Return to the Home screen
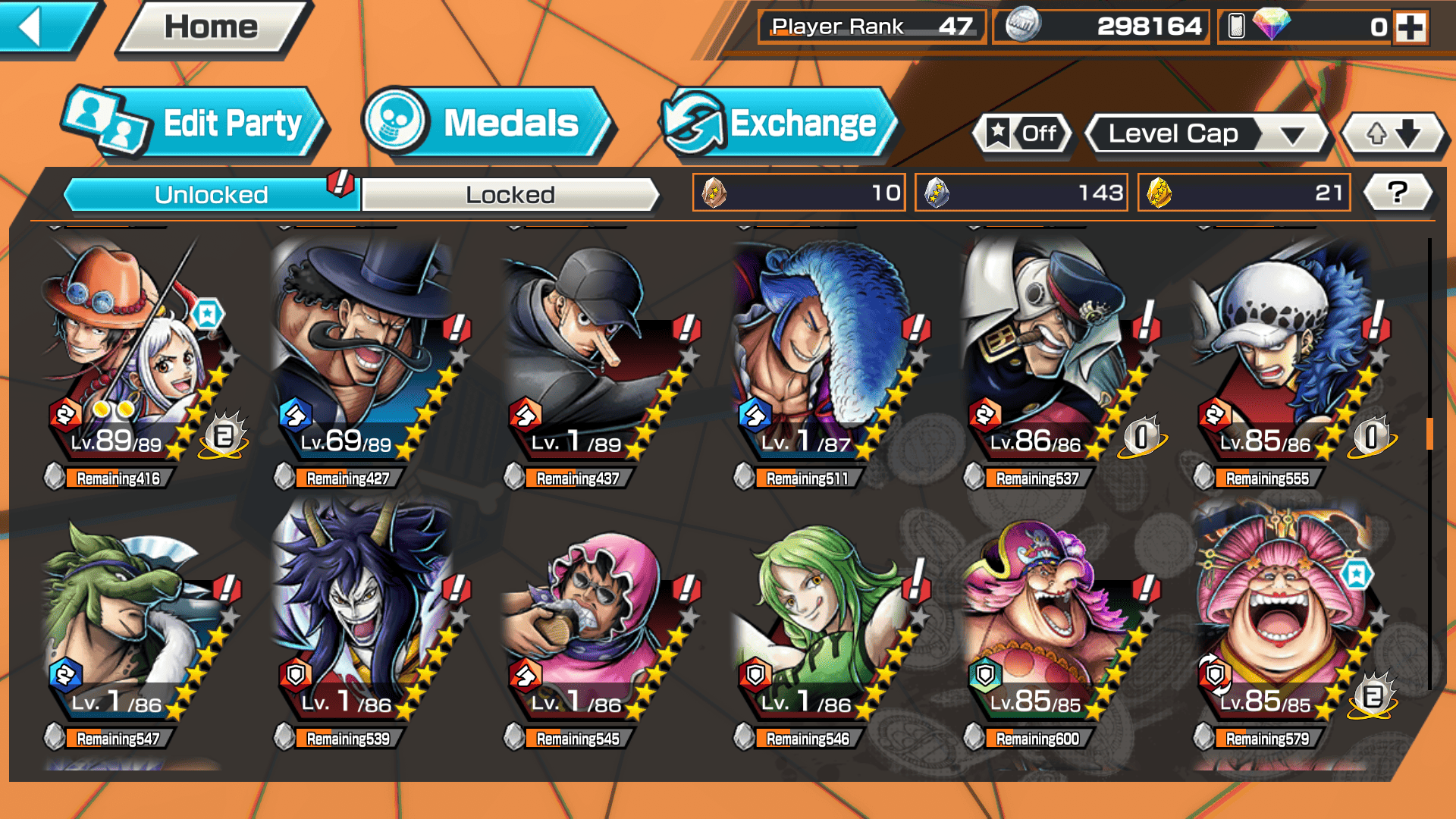The image size is (1456, 819). pyautogui.click(x=212, y=28)
